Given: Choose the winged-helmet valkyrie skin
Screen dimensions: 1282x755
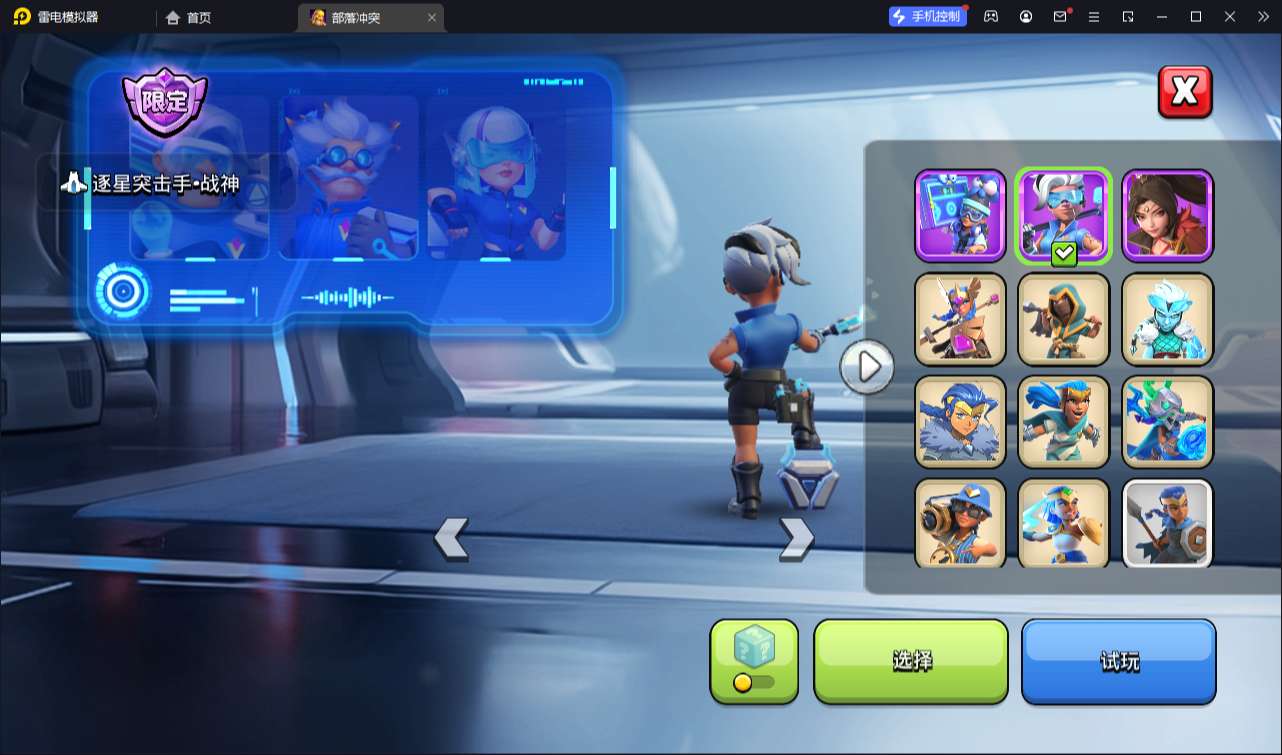Looking at the screenshot, I should click(960, 318).
